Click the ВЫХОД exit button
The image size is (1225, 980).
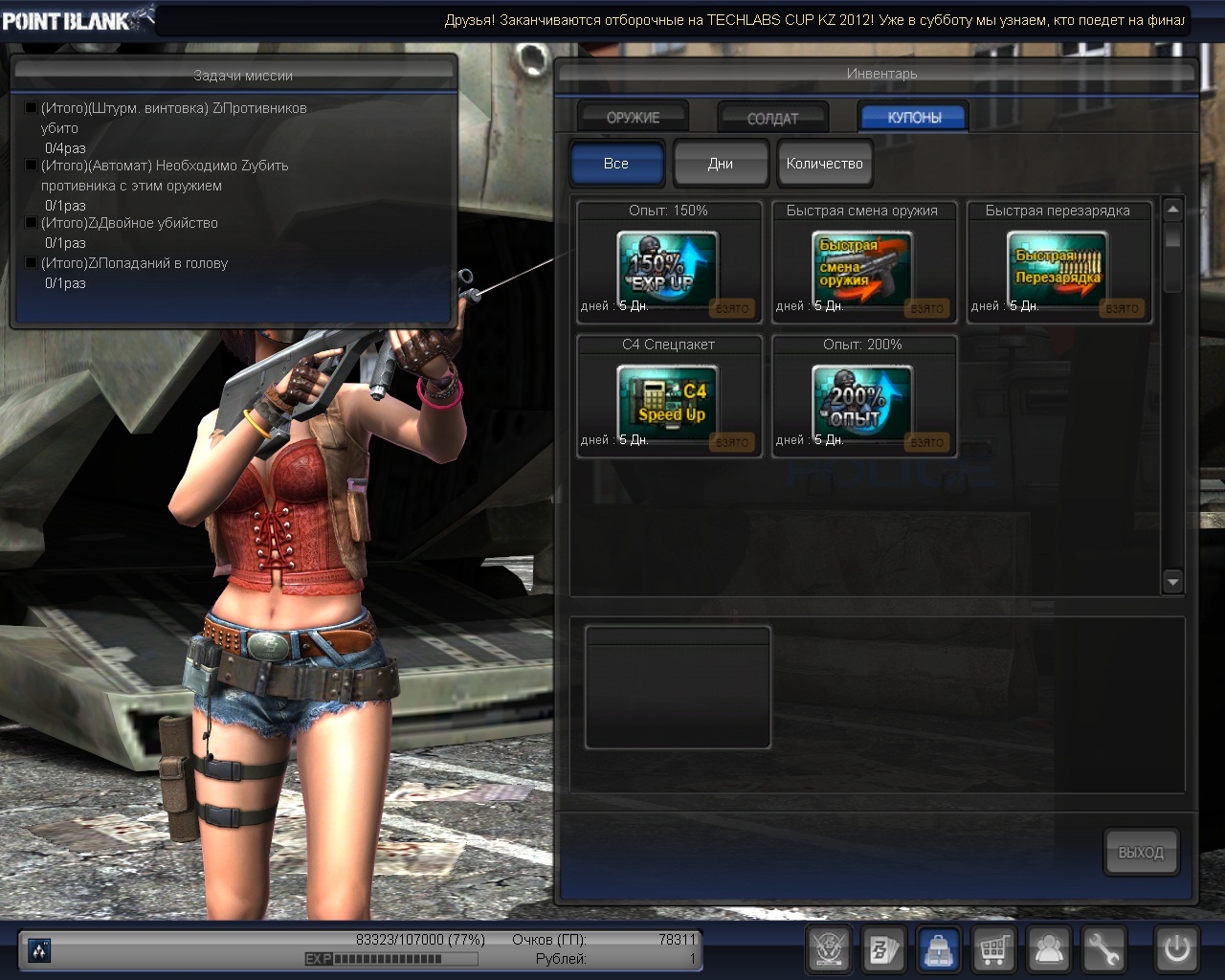tap(1141, 852)
